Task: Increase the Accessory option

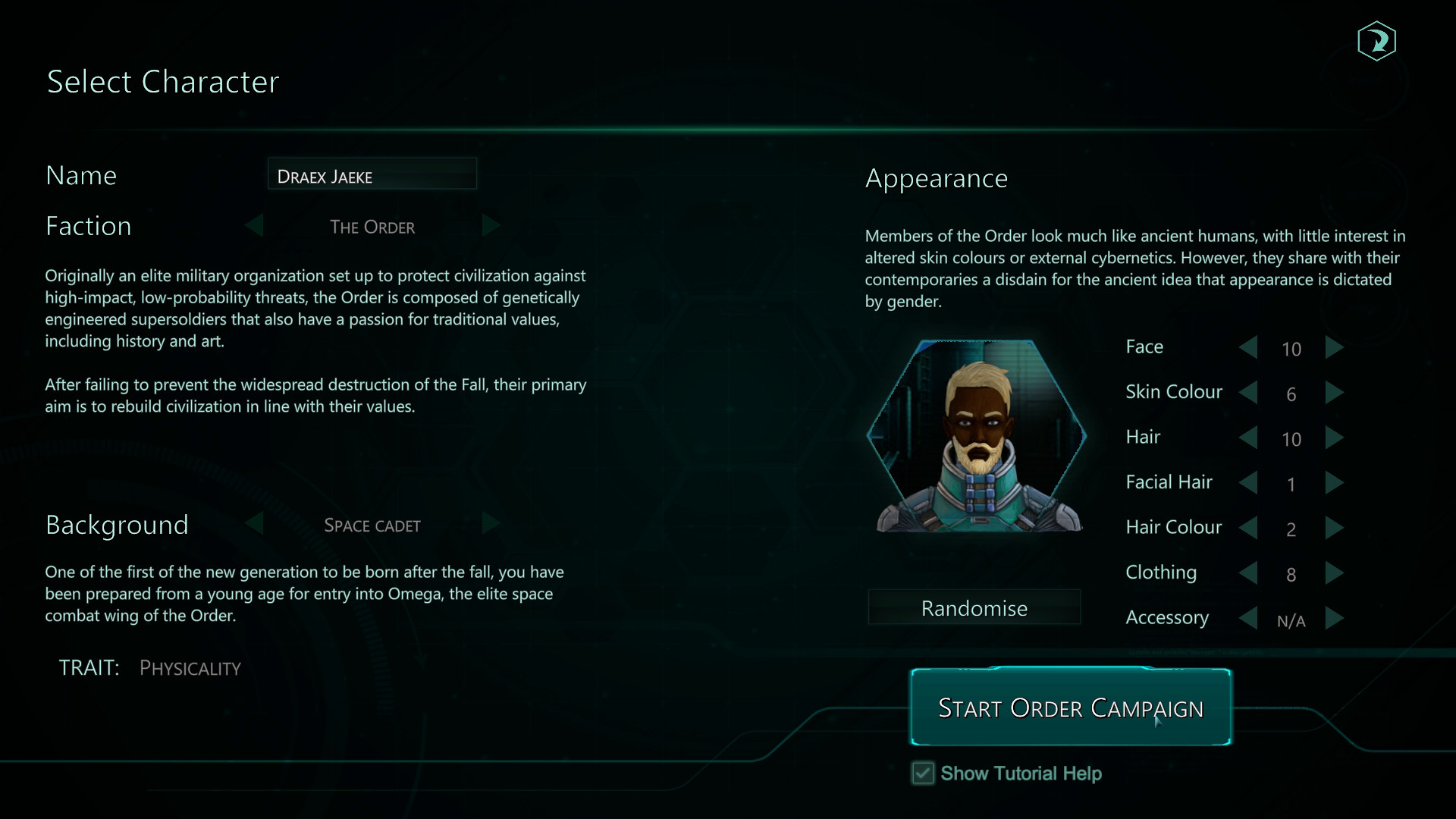Action: click(x=1335, y=620)
